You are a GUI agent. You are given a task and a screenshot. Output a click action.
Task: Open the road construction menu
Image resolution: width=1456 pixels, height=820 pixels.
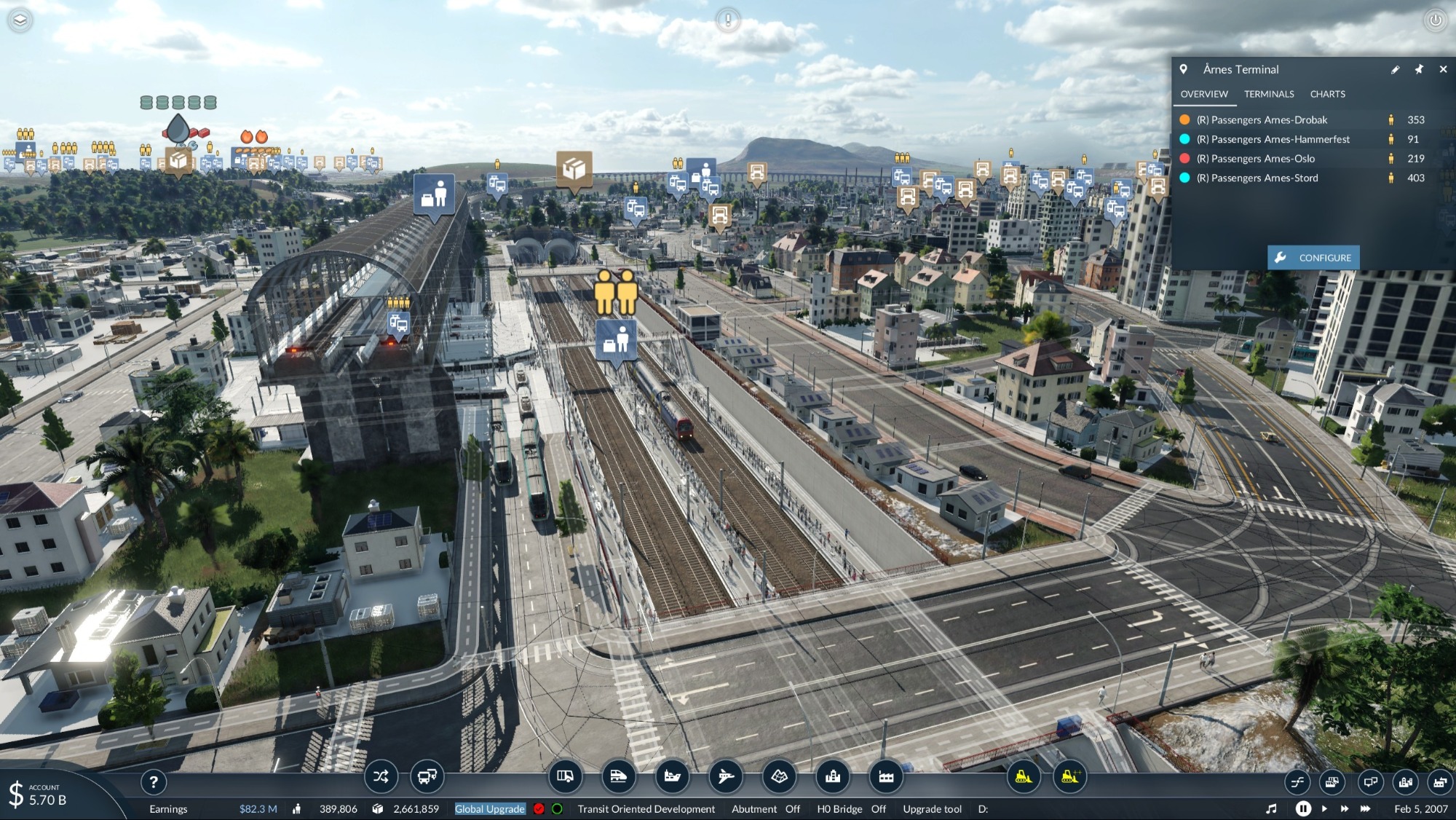(565, 777)
